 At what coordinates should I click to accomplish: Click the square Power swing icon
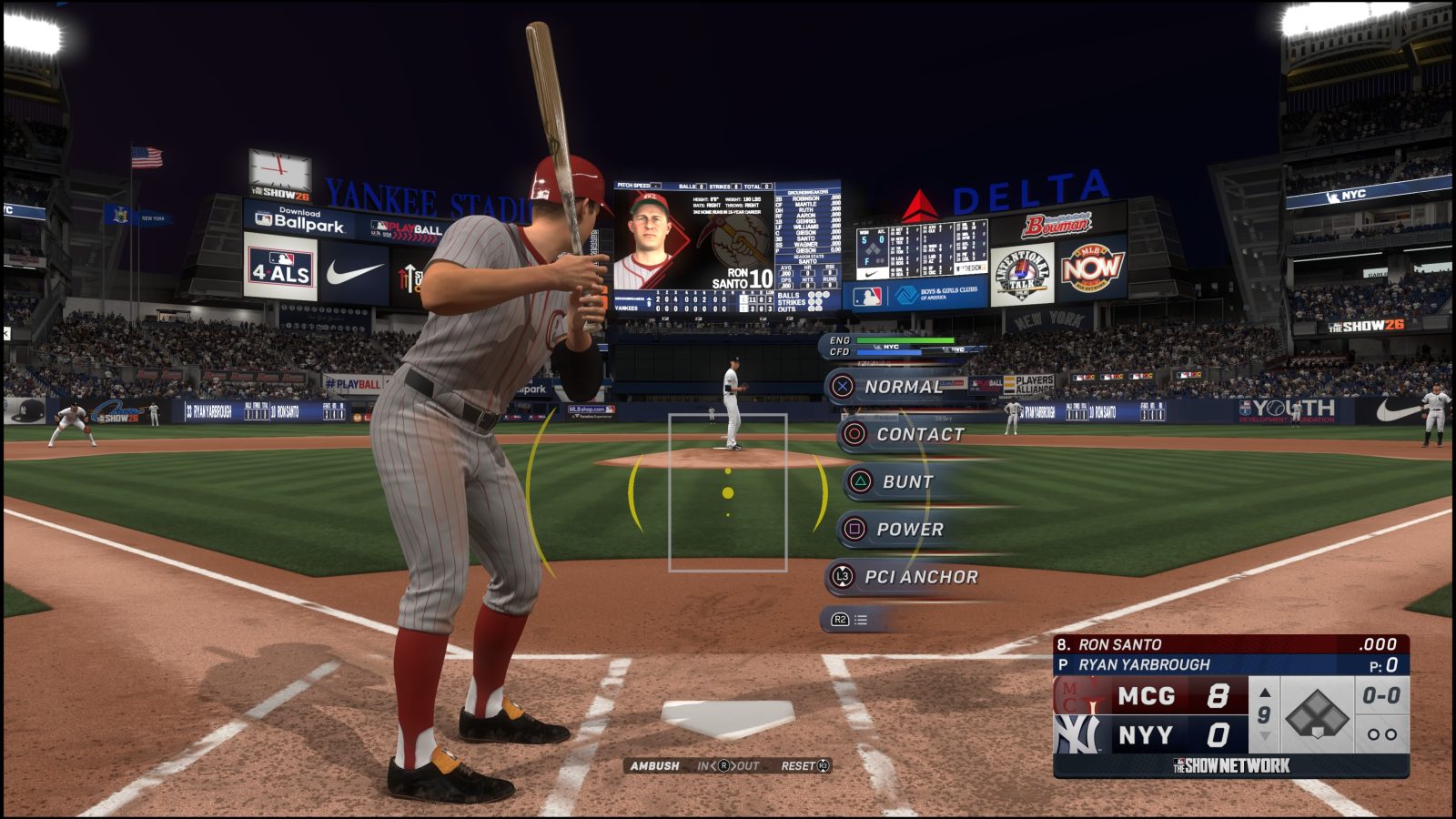[x=854, y=529]
